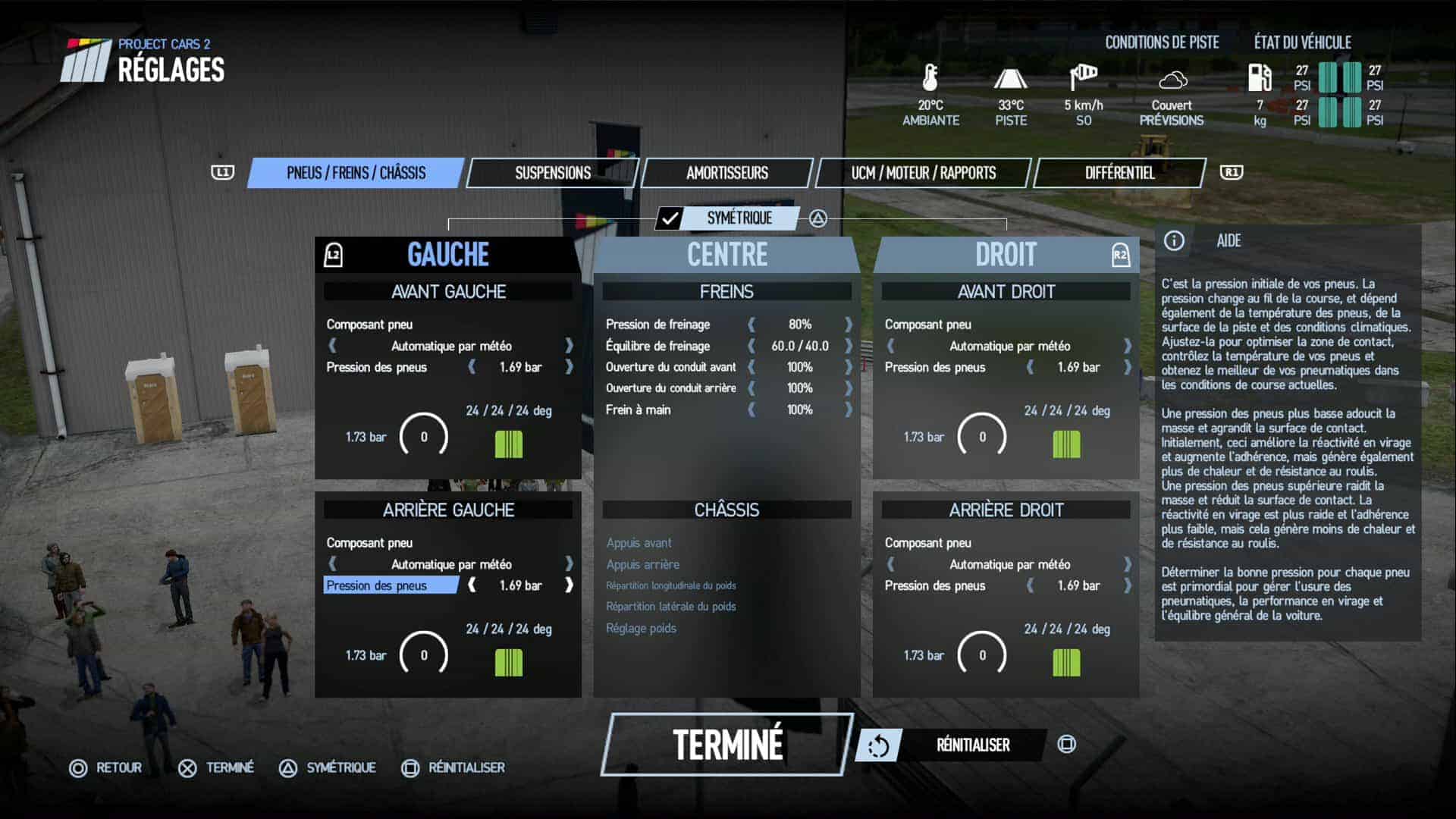Increase Équilibre de freinage value
This screenshot has height=819, width=1456.
pyautogui.click(x=849, y=346)
